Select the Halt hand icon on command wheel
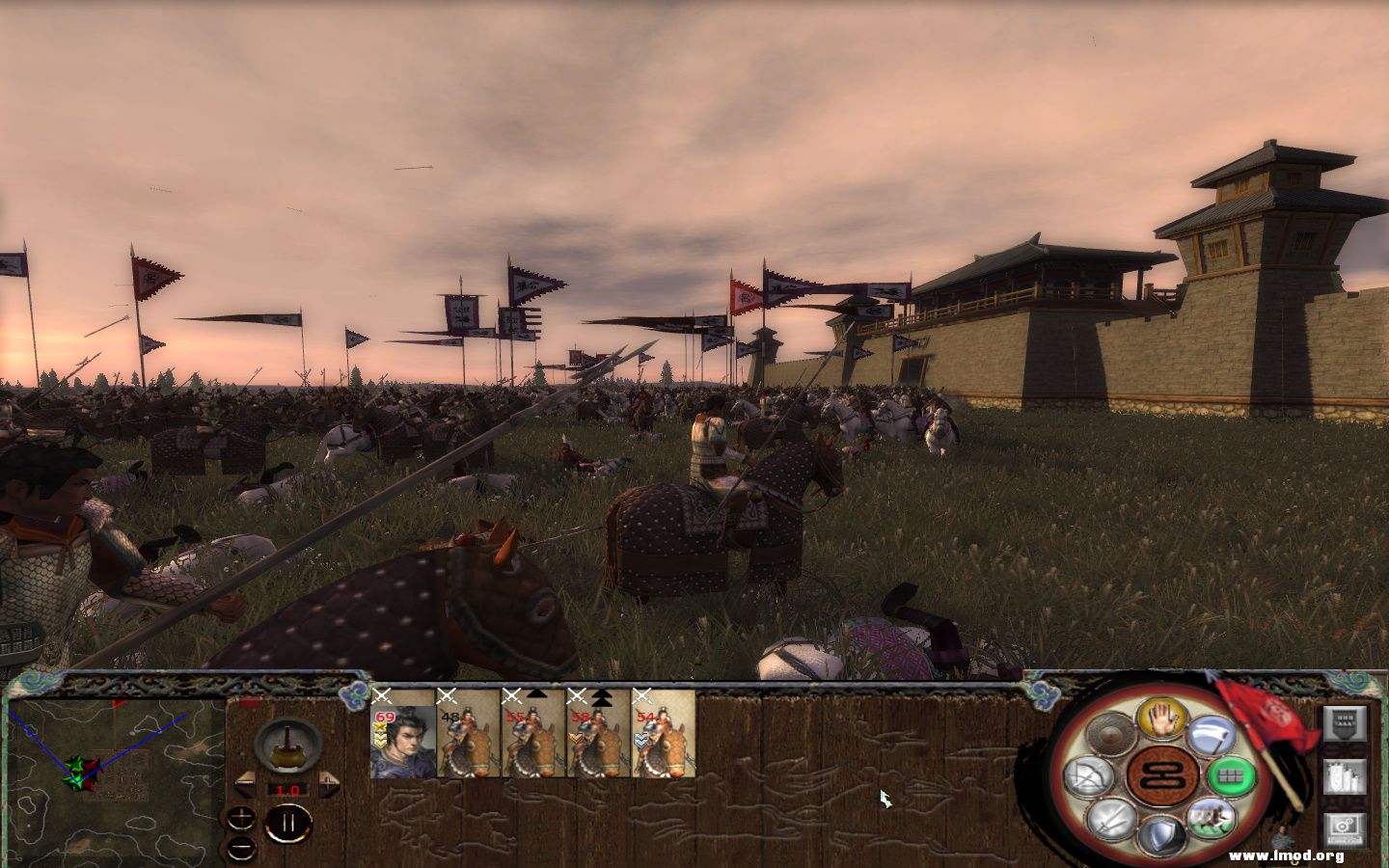This screenshot has height=868, width=1389. click(1161, 720)
